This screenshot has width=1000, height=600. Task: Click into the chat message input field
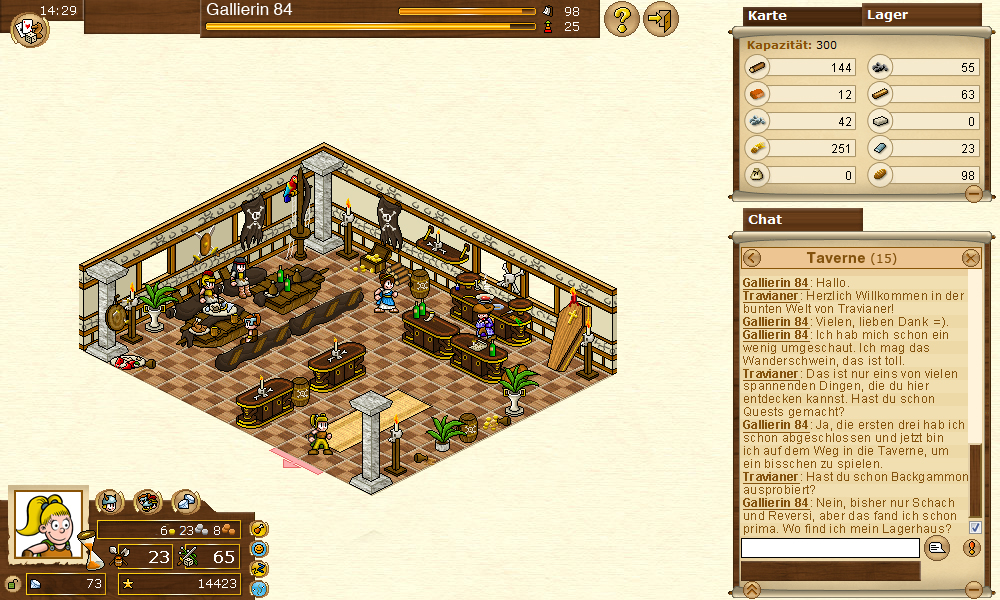coord(829,548)
